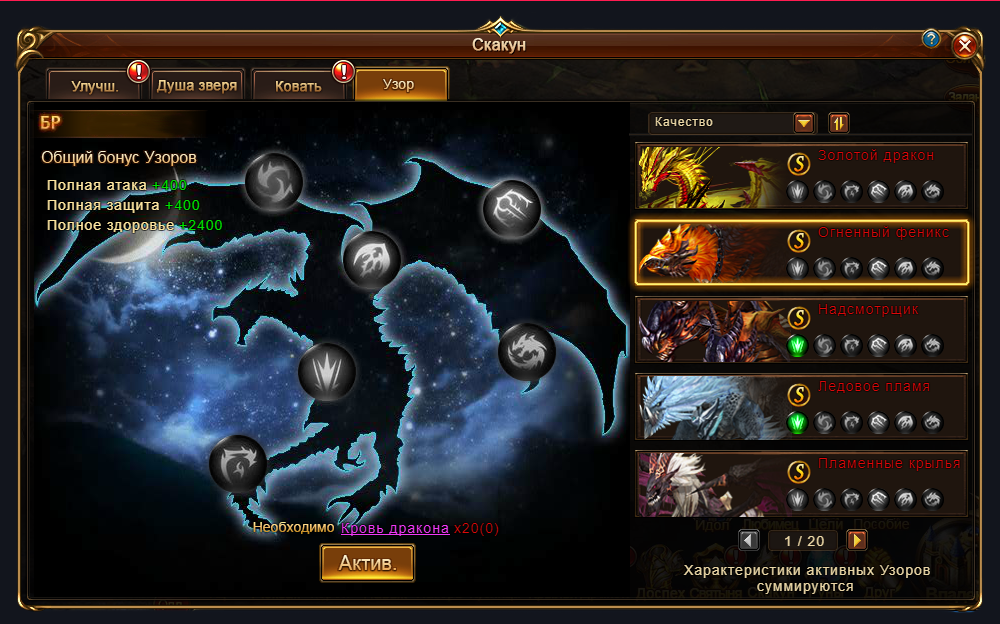Switch to the Ковать tab
This screenshot has width=1000, height=624.
pyautogui.click(x=298, y=86)
